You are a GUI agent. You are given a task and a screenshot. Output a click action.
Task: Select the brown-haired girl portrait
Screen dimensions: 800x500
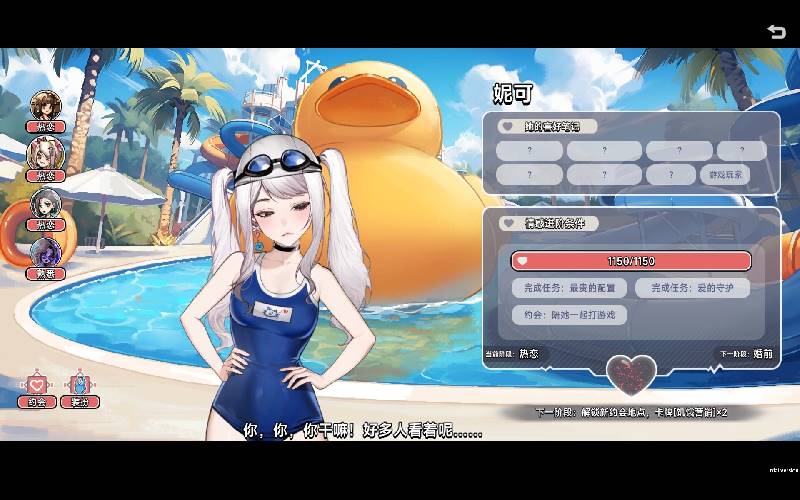(x=46, y=106)
